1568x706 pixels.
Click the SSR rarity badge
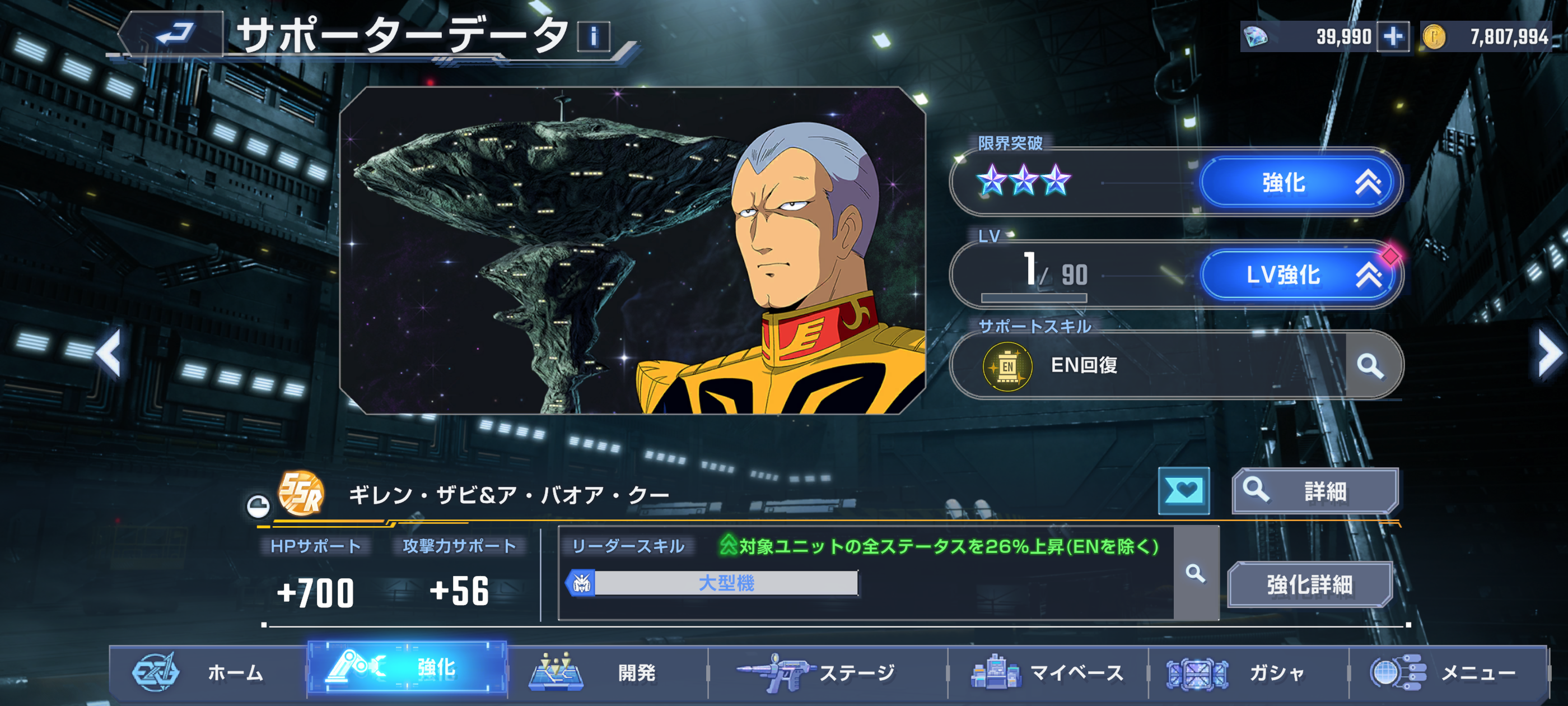[x=301, y=494]
